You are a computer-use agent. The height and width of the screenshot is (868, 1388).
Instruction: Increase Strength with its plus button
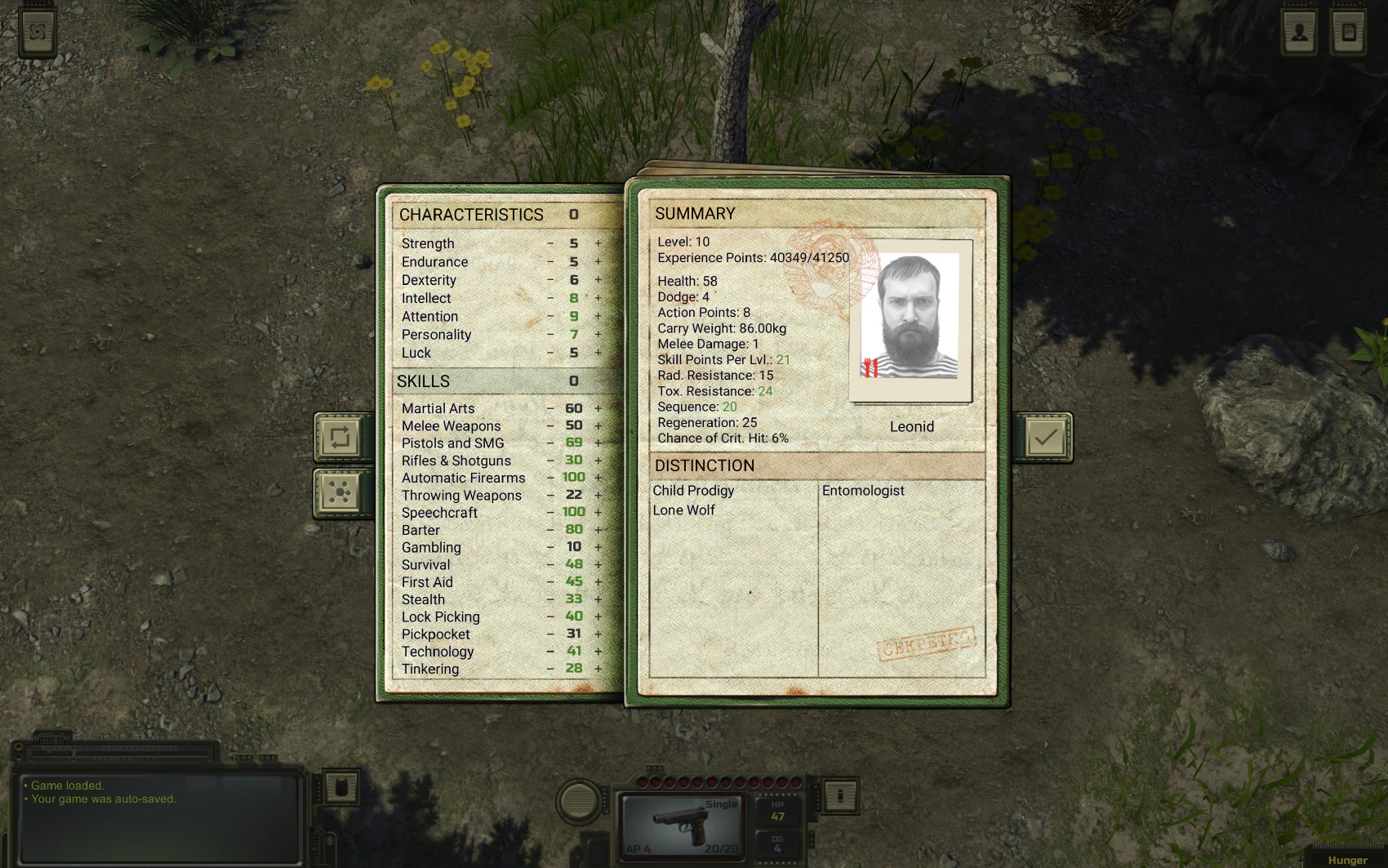coord(598,243)
